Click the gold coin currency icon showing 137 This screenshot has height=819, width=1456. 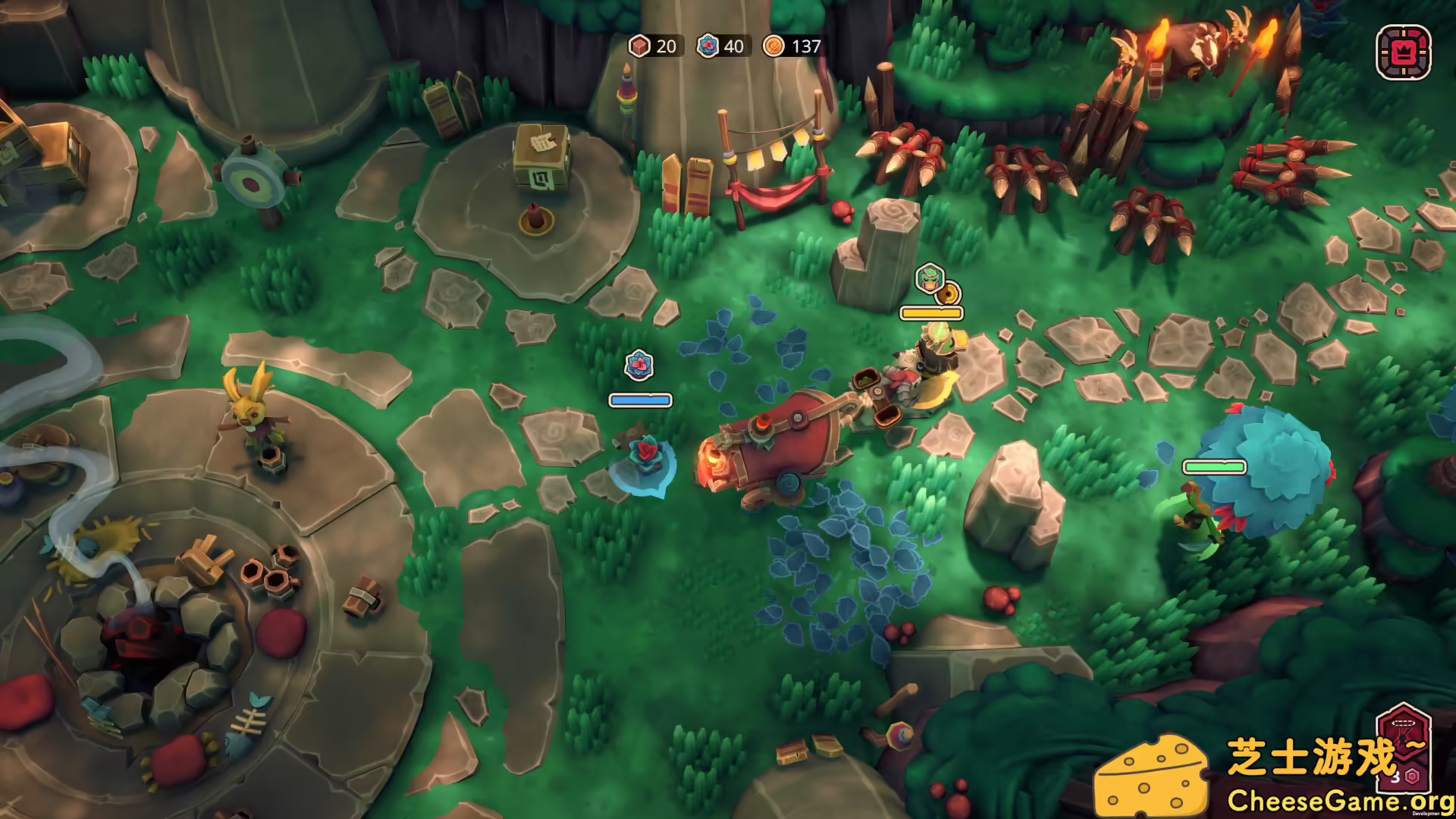774,46
